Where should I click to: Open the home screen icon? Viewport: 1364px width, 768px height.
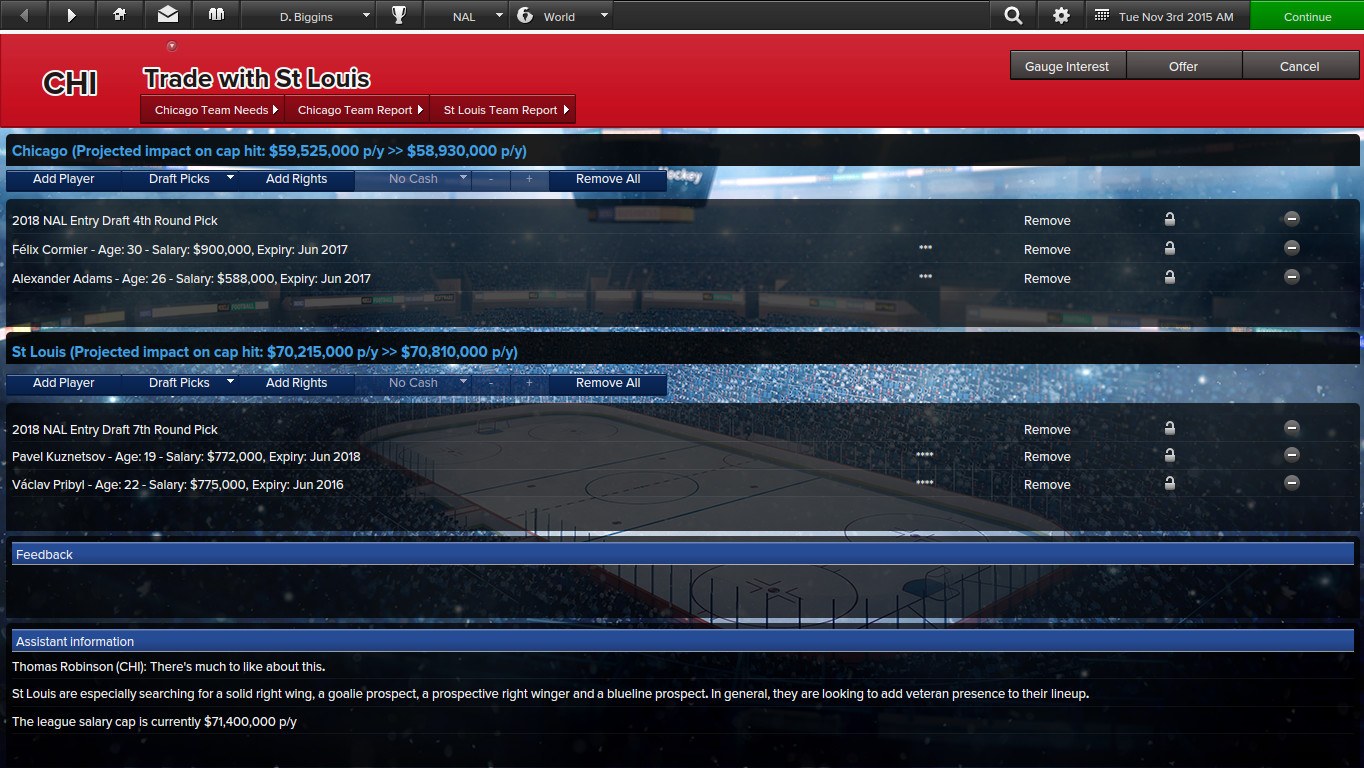pyautogui.click(x=119, y=14)
